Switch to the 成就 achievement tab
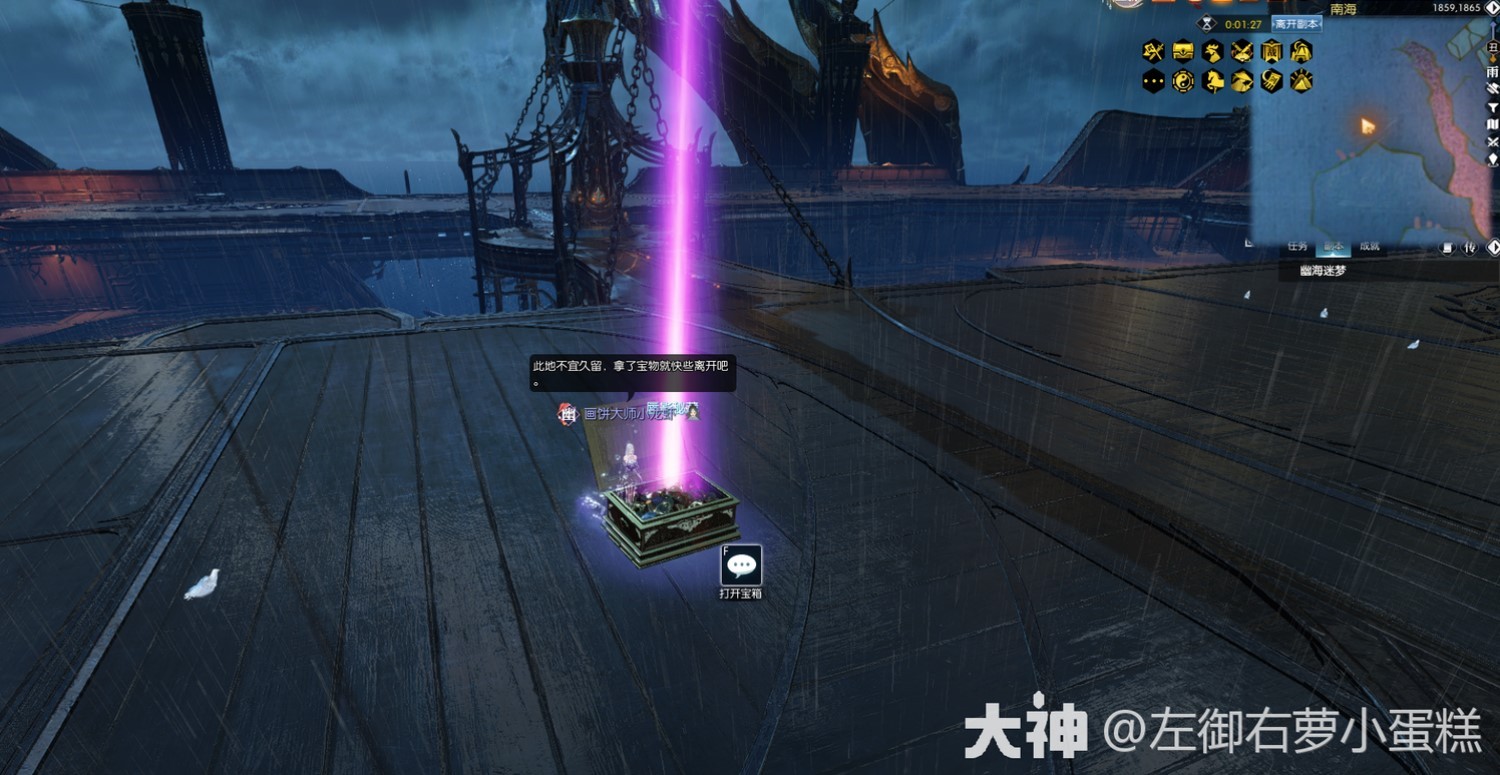This screenshot has height=775, width=1500. click(1369, 246)
